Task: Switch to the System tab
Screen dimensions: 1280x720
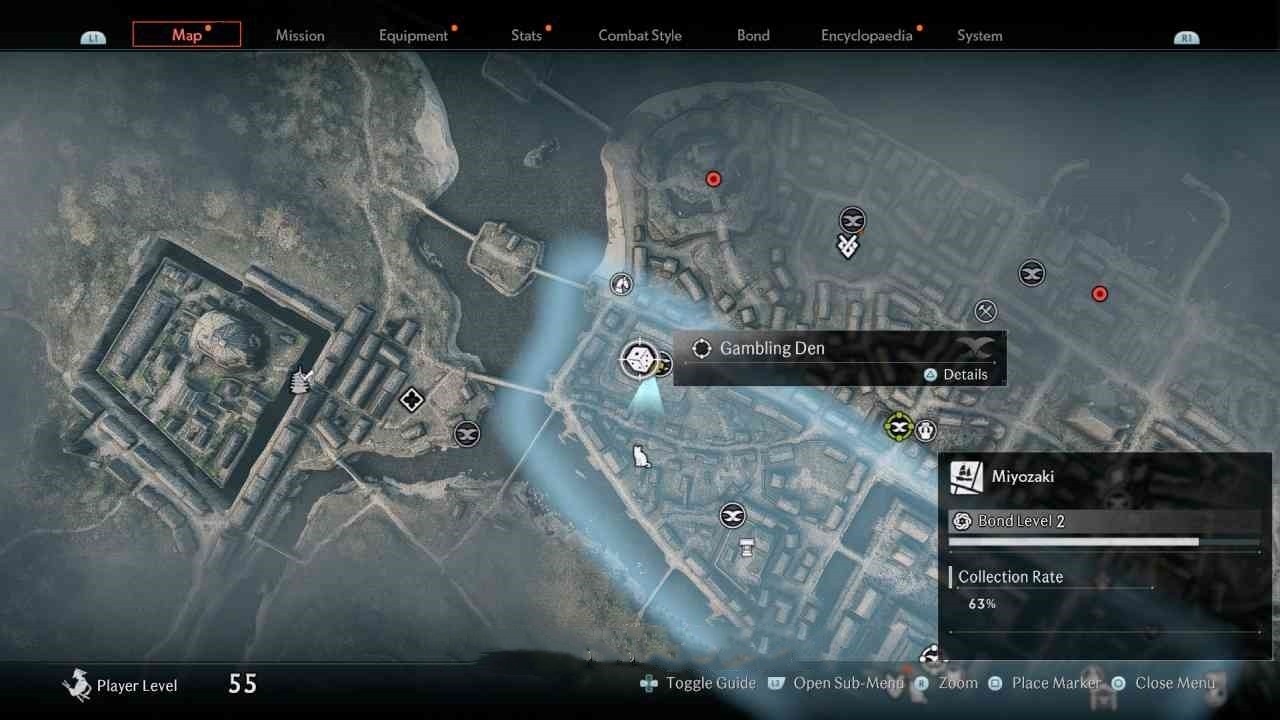Action: [x=979, y=35]
